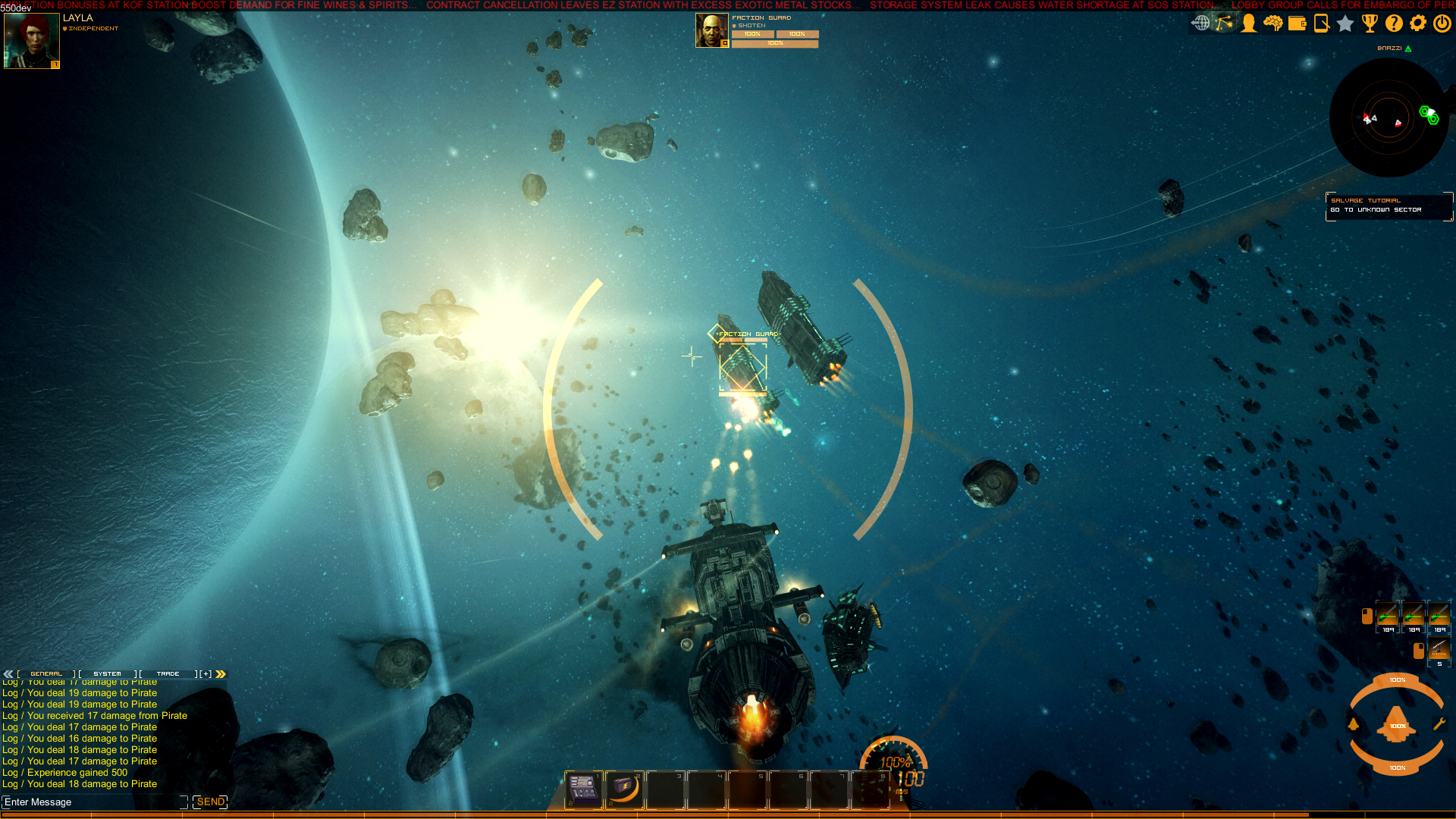Activate the battery item in slot 2
This screenshot has height=819, width=1456.
(x=624, y=789)
